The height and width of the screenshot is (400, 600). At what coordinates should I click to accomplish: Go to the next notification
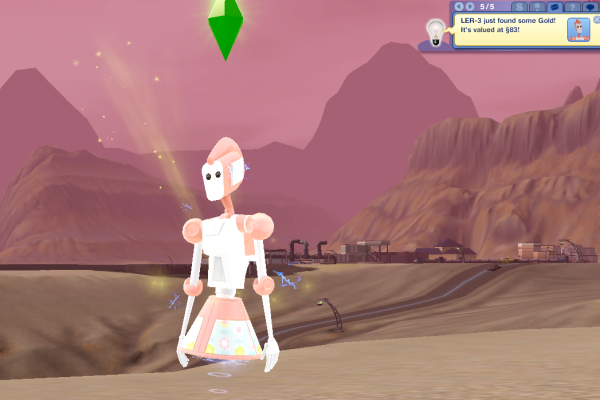(470, 6)
